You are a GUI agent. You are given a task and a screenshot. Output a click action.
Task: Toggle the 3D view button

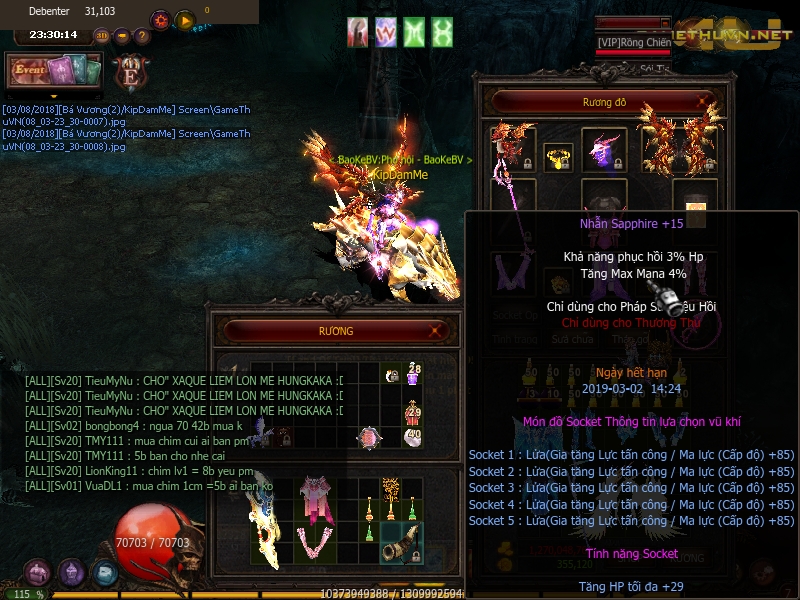102,36
